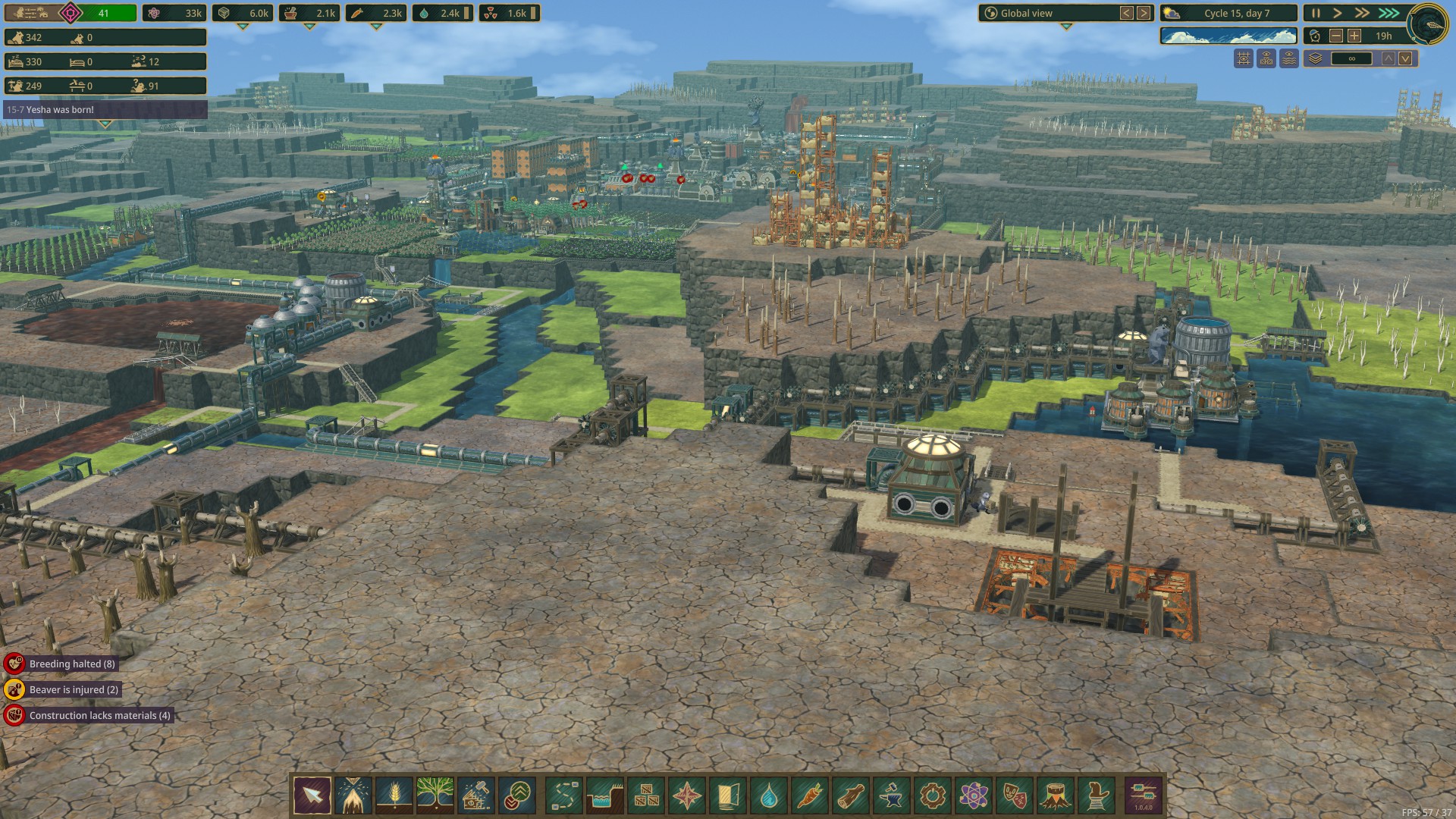1456x819 pixels.
Task: Open the Breeding halted alert
Action: (72, 664)
